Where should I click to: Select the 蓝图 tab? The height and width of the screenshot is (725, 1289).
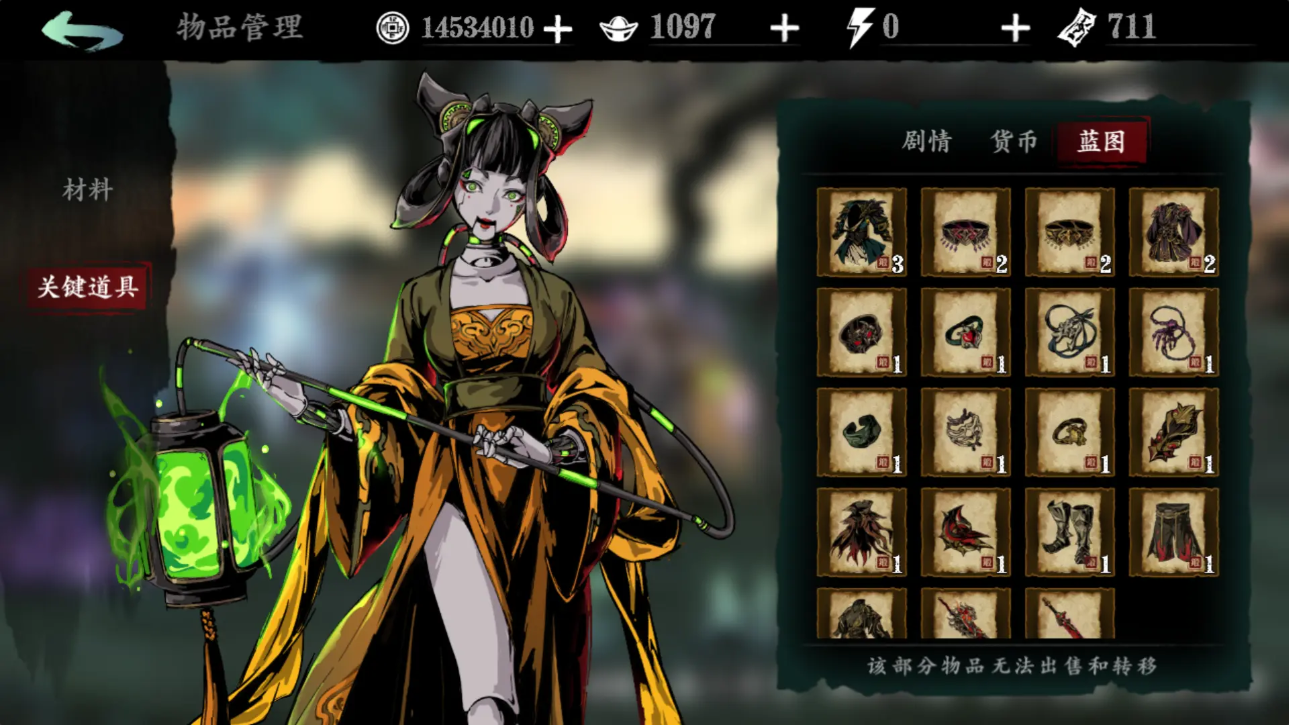(1101, 142)
